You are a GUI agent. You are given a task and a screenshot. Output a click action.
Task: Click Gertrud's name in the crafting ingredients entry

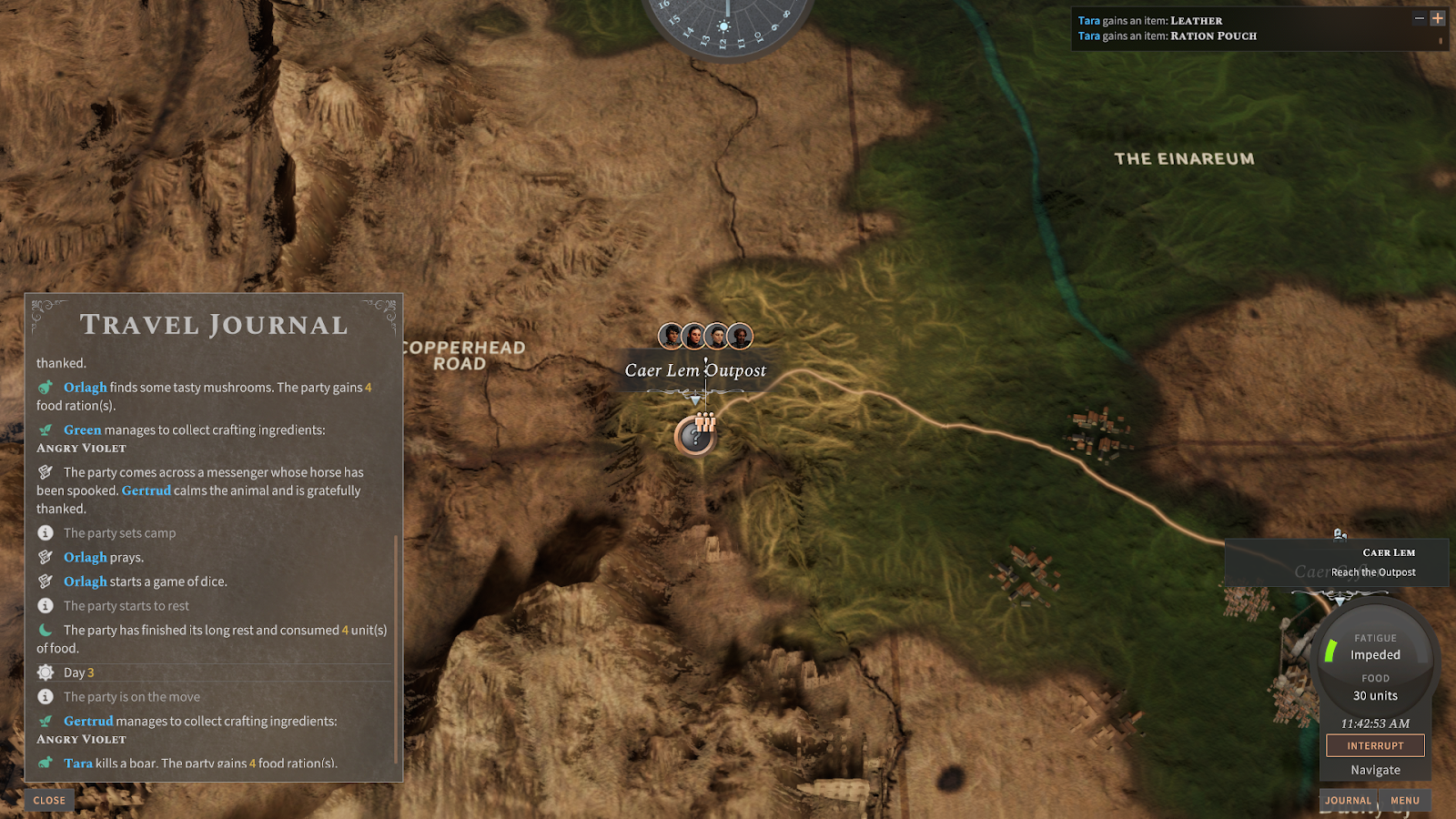[x=88, y=722]
